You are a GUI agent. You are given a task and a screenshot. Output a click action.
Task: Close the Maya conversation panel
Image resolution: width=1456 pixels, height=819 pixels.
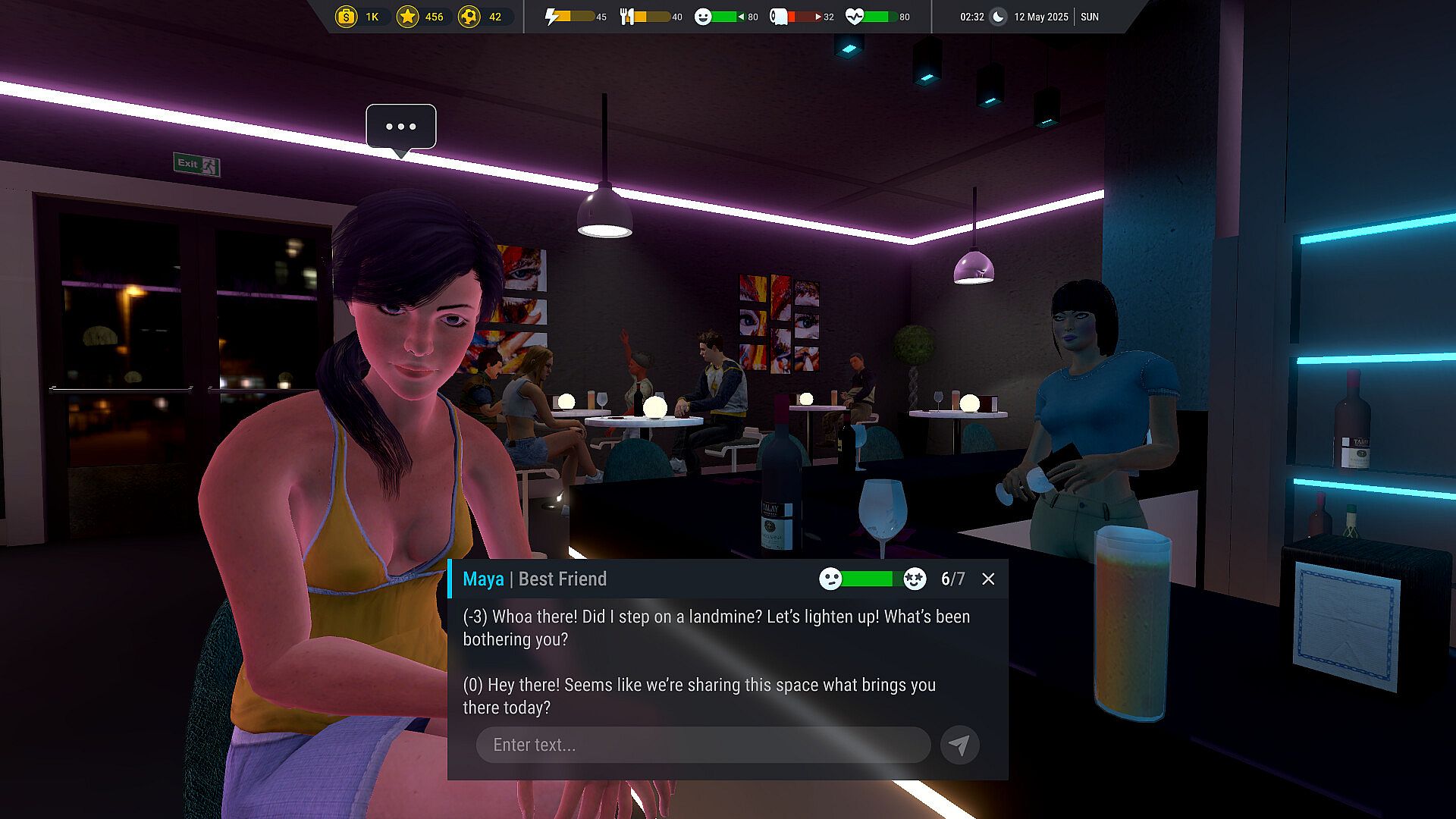988,579
